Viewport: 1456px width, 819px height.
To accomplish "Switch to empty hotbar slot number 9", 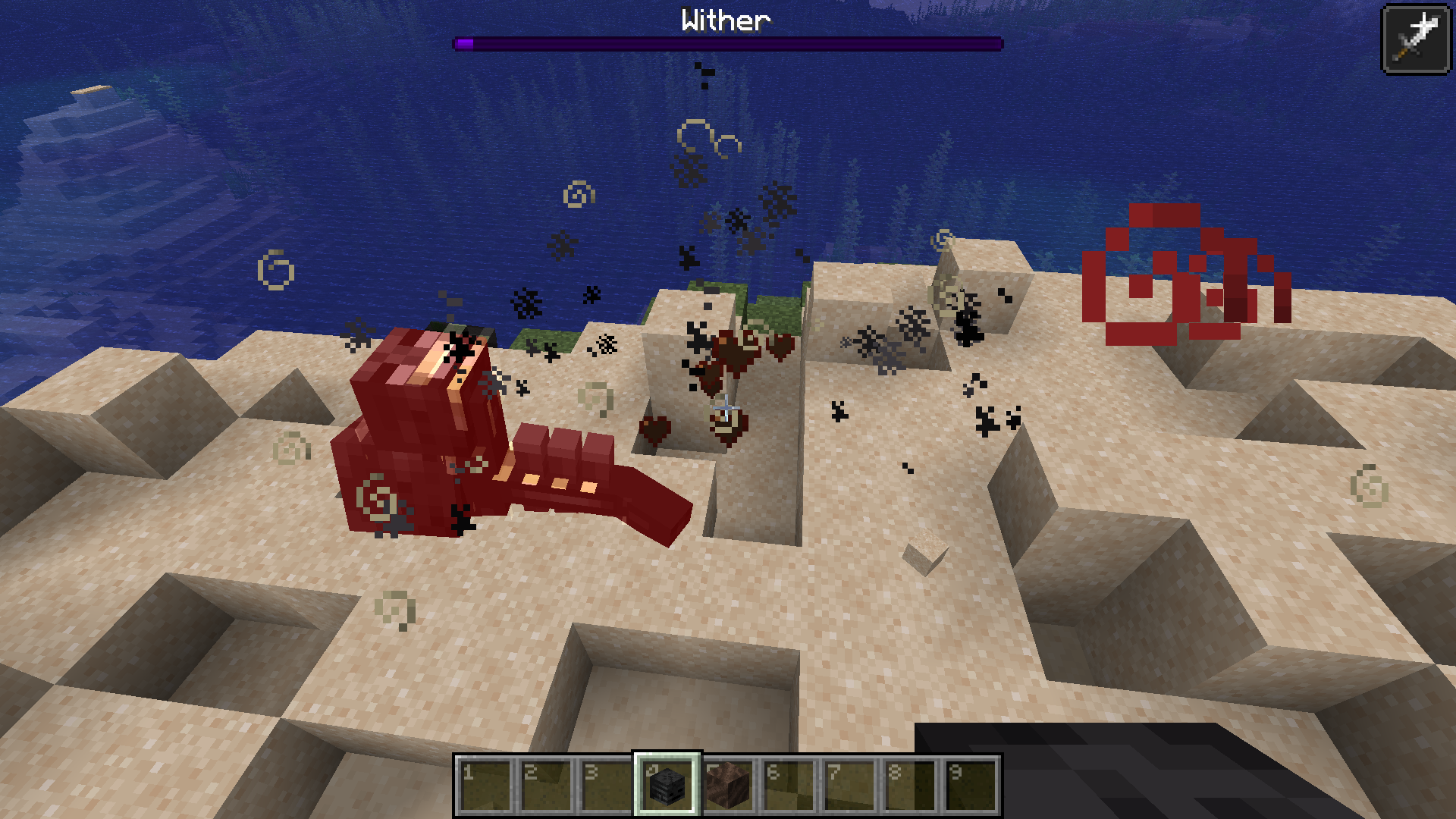I will coord(971,786).
